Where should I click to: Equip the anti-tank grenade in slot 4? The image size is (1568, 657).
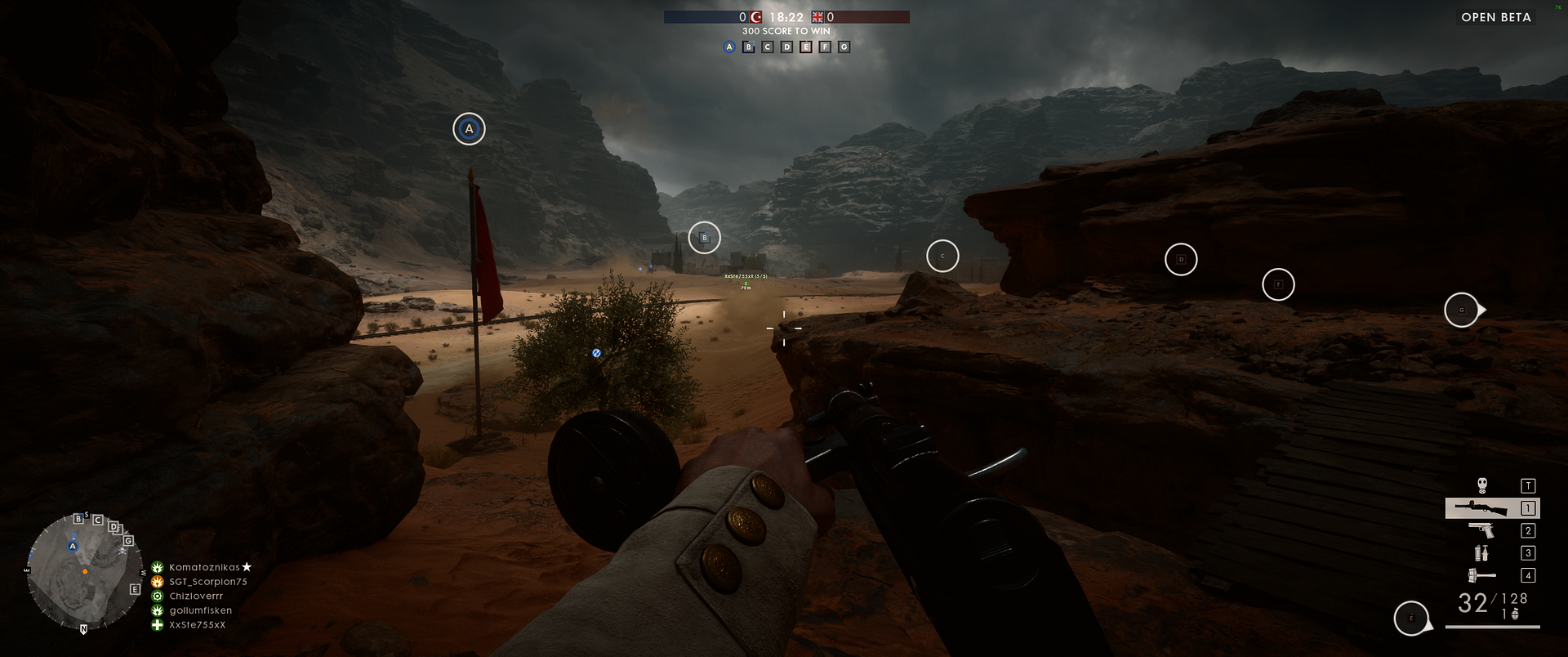pyautogui.click(x=1481, y=575)
